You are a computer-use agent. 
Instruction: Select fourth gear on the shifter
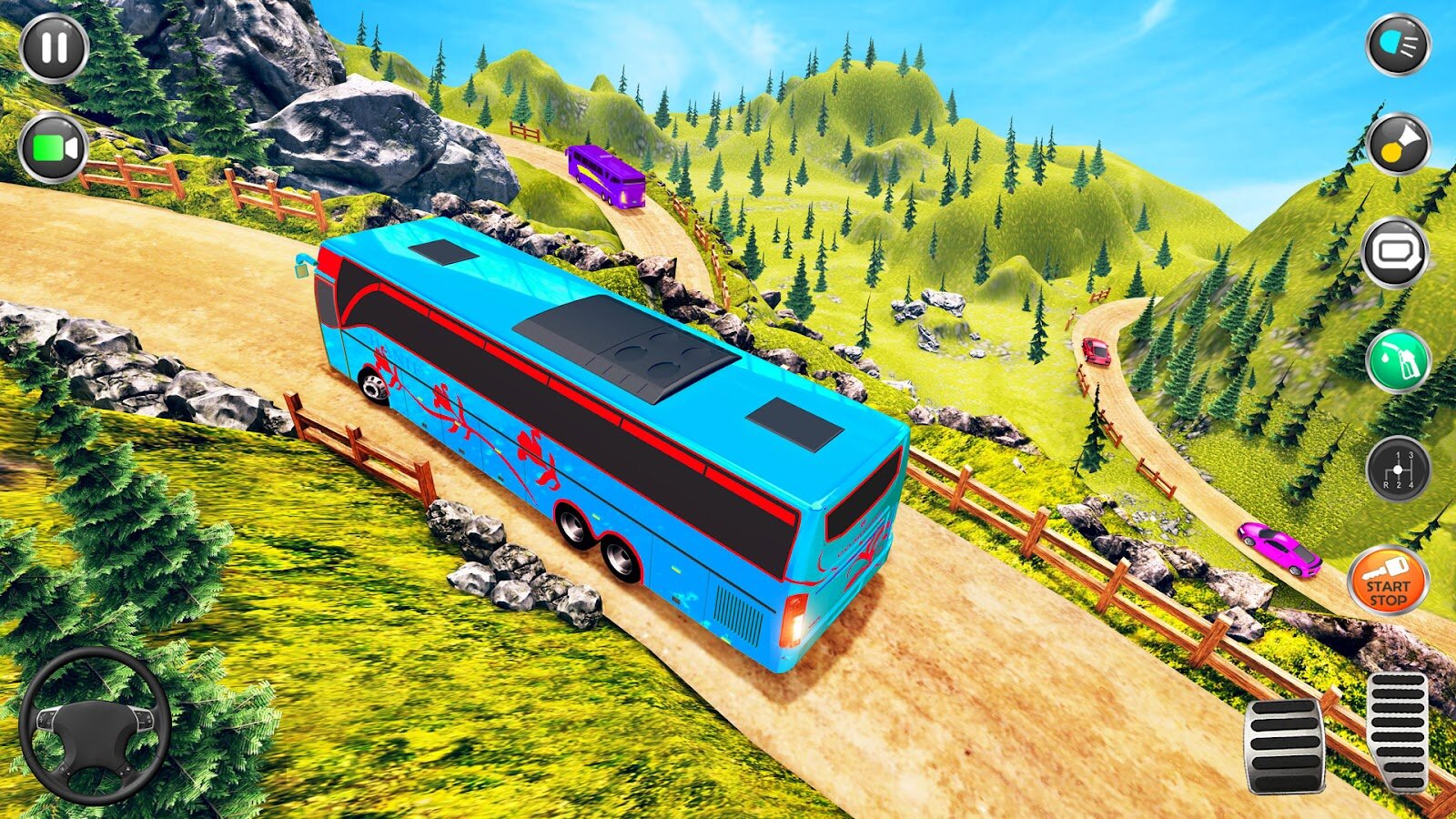[1412, 485]
